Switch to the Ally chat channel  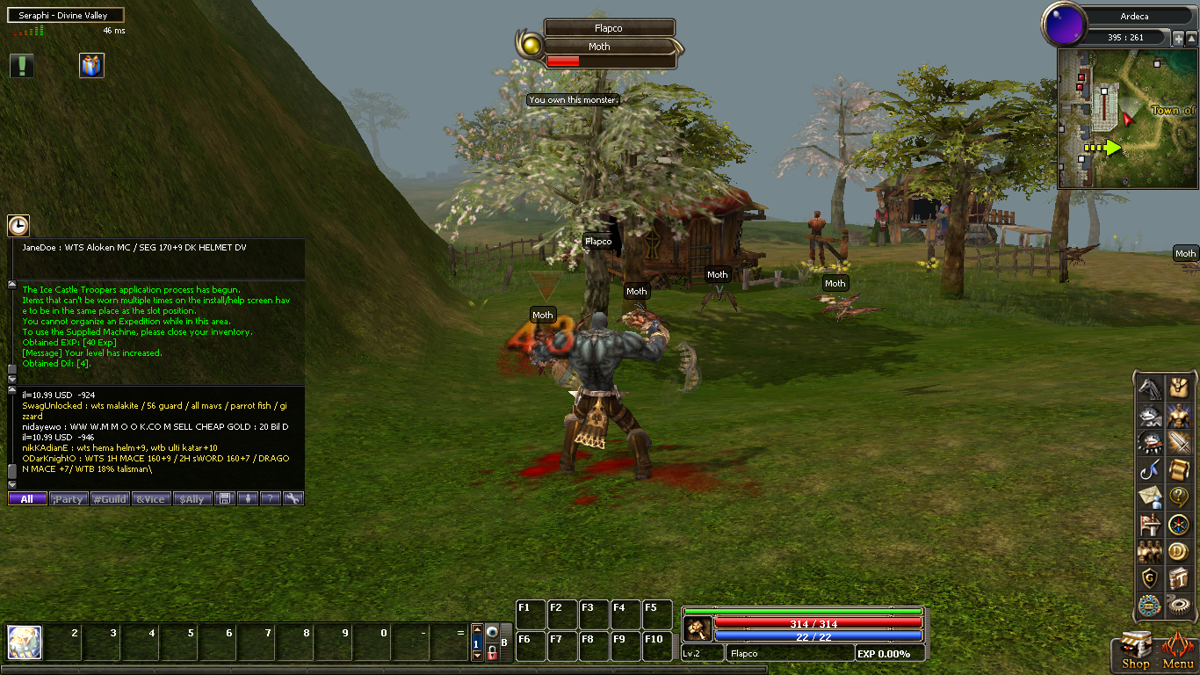tap(192, 498)
